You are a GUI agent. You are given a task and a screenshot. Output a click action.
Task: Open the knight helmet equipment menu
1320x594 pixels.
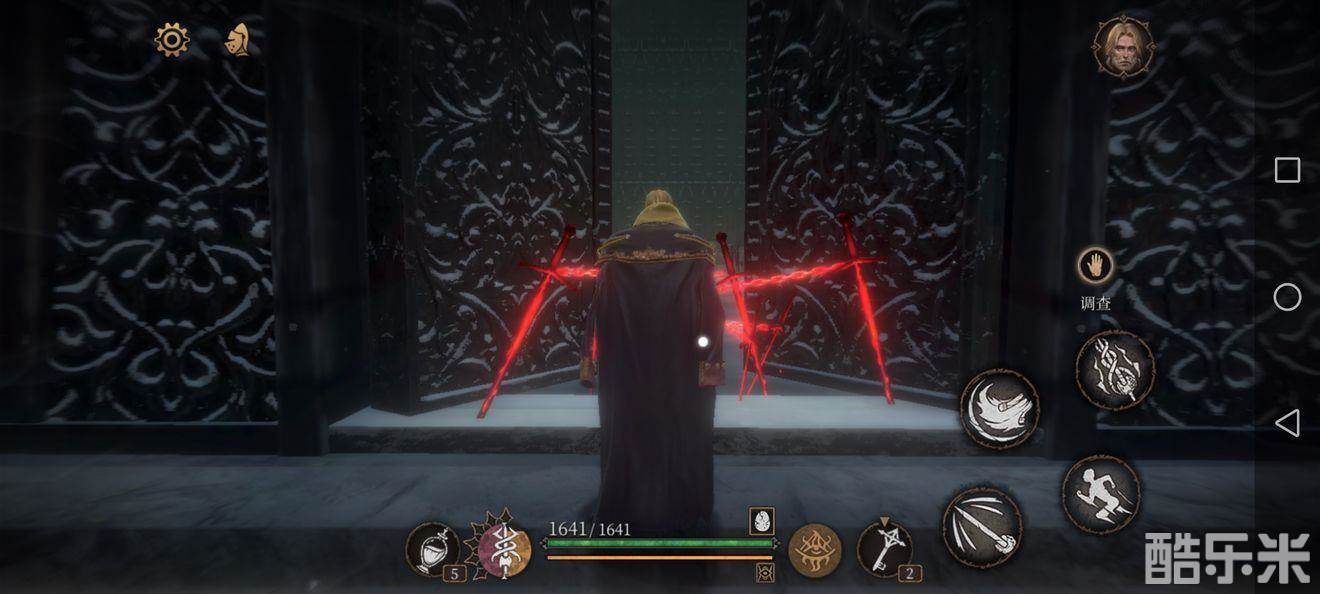237,40
